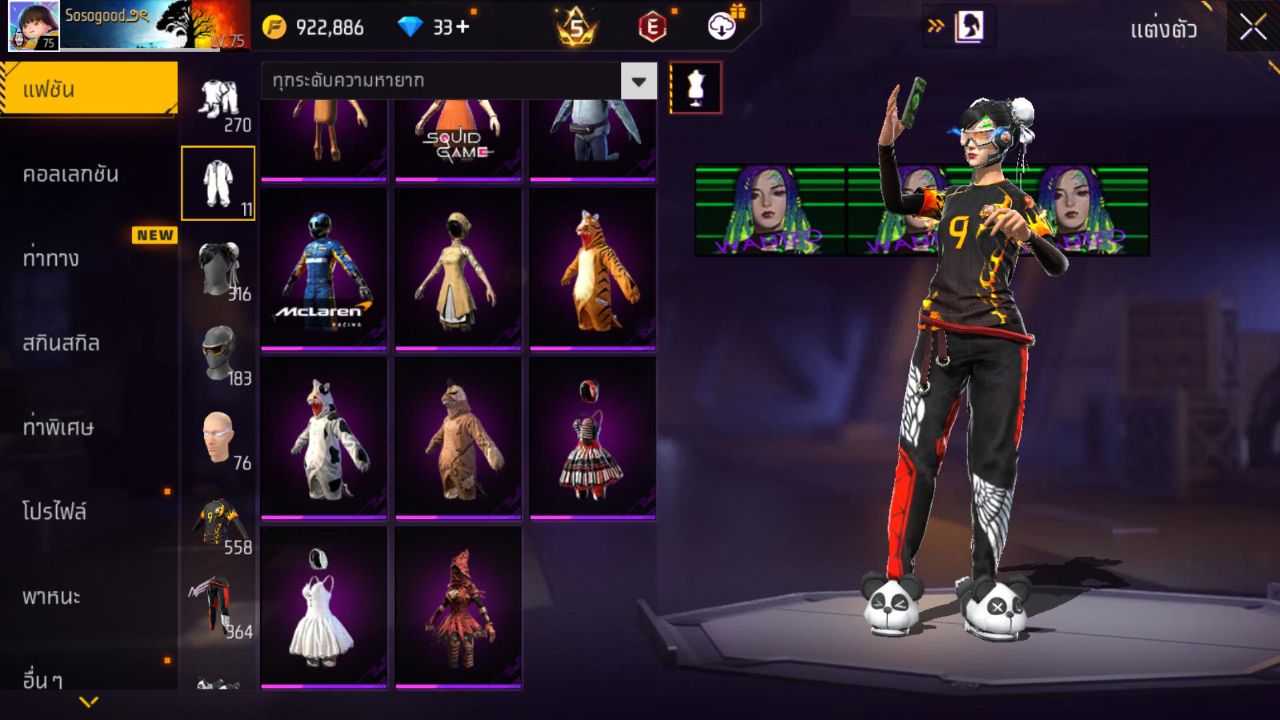
Task: Expand the shoes category at the sidebar bottom
Action: tap(220, 685)
